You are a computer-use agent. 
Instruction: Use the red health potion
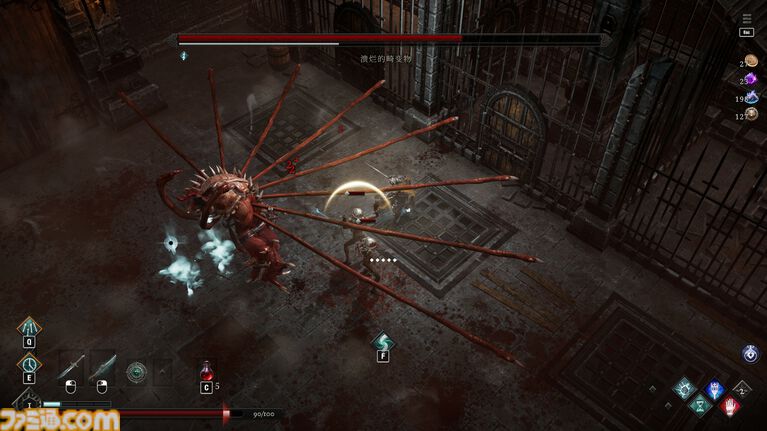coord(207,371)
